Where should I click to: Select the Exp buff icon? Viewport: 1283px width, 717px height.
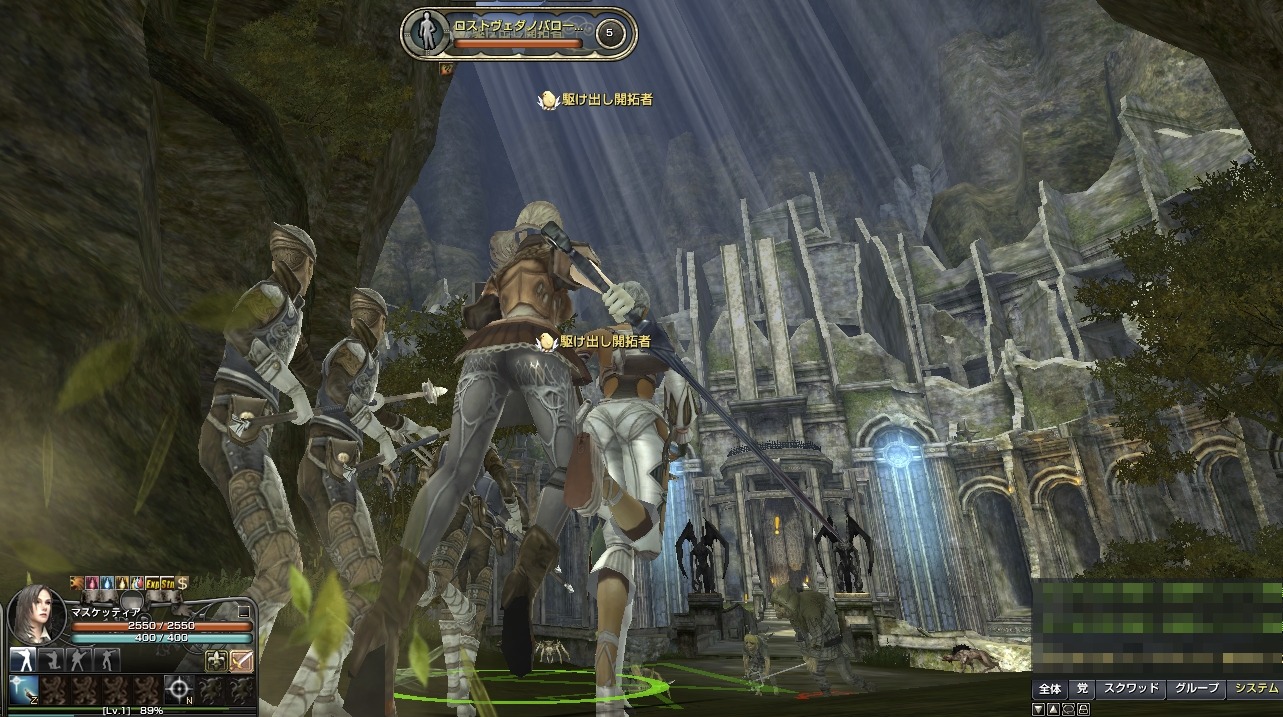[x=152, y=582]
